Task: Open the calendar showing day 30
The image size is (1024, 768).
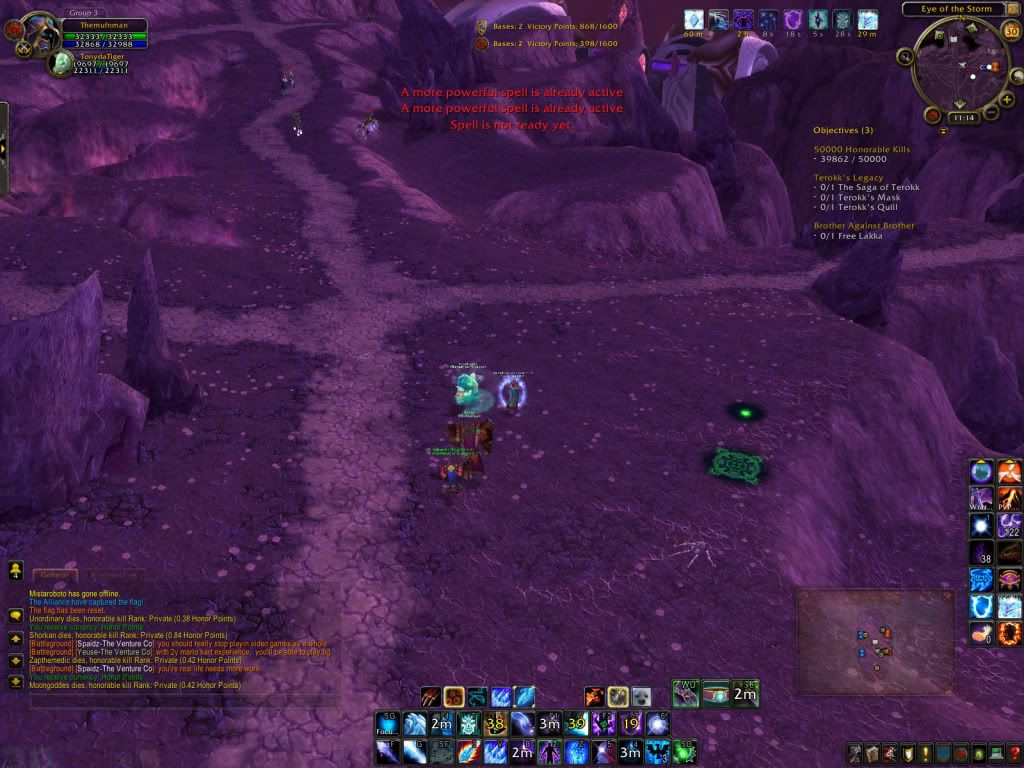Action: point(1010,30)
